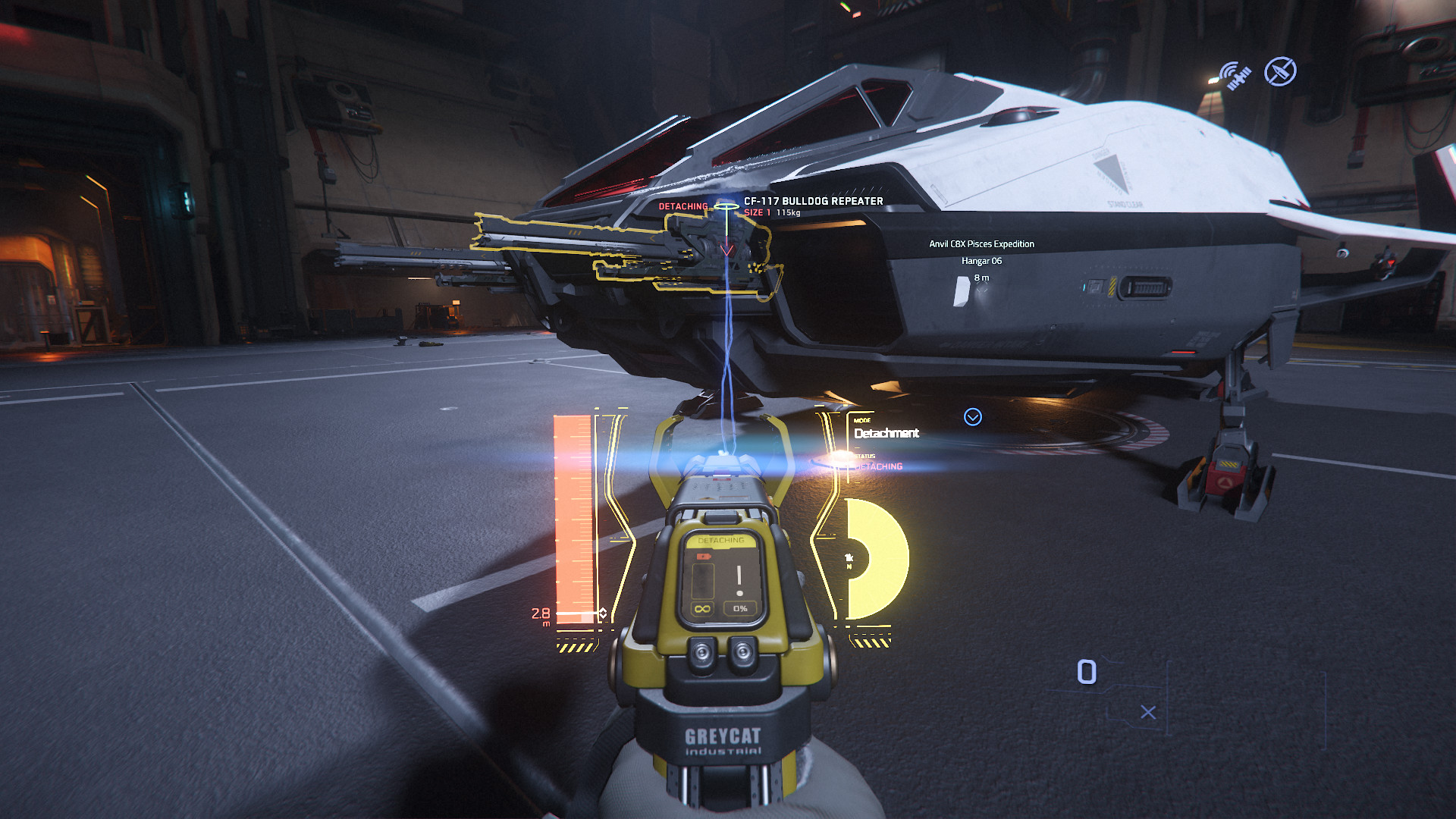Click the Detachment mode label
This screenshot has height=819, width=1456.
[x=886, y=433]
